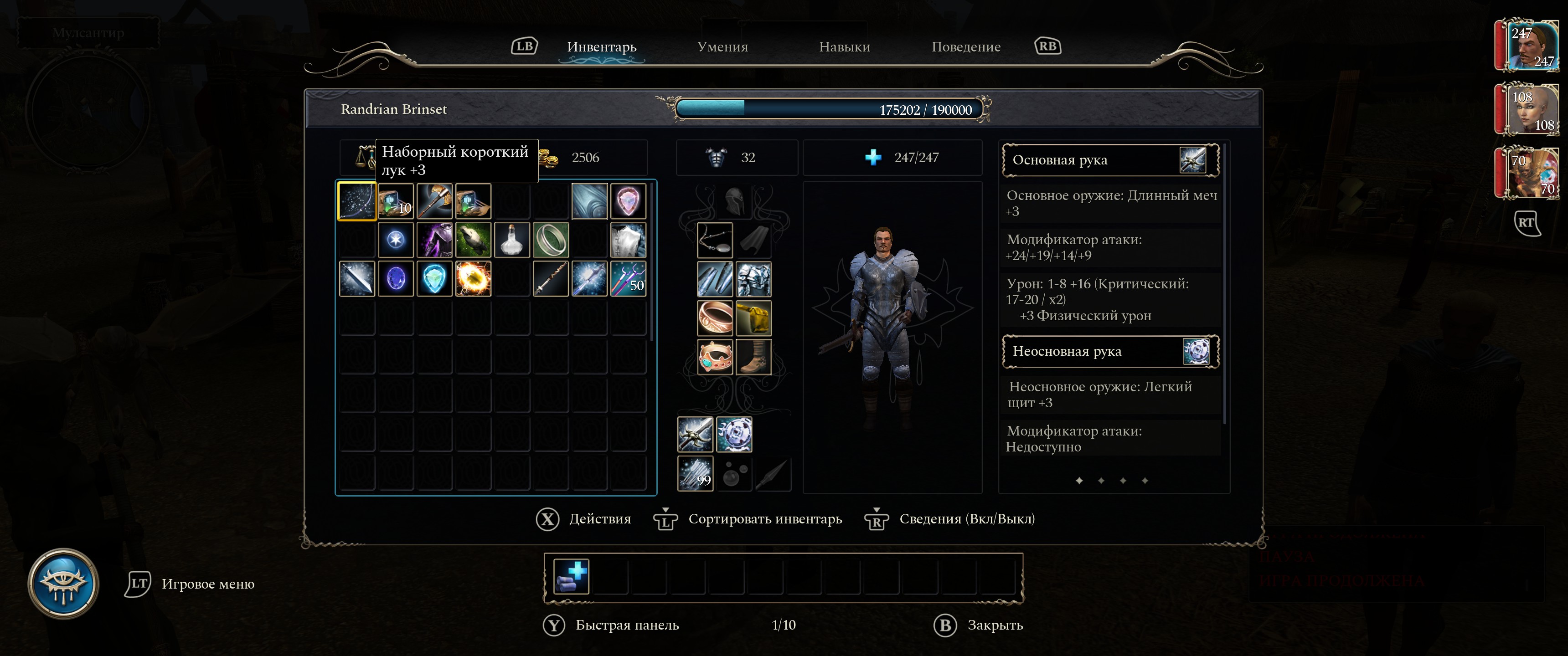Open the game menu eye emblem
This screenshot has height=656, width=1568.
[63, 584]
